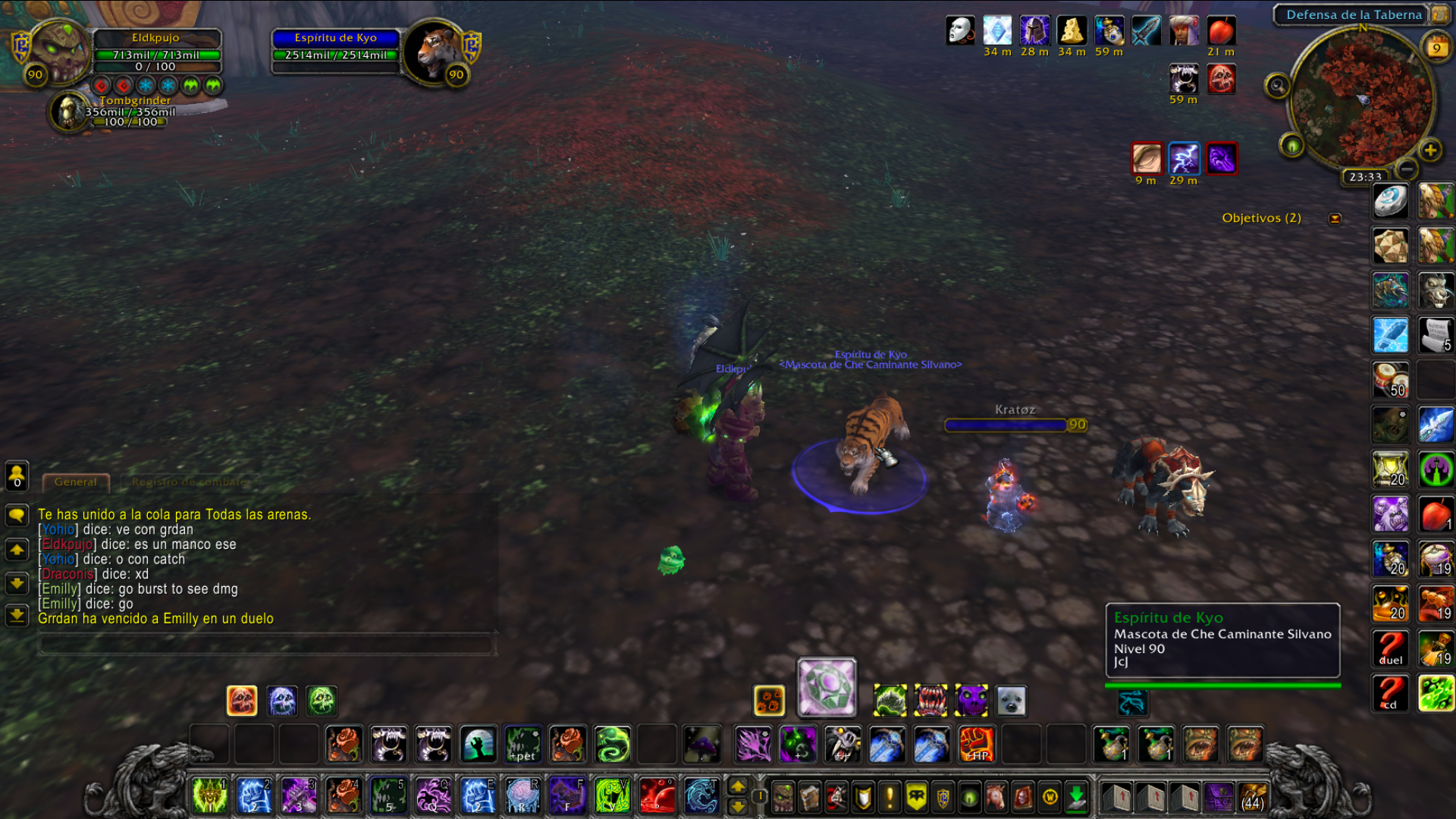Screen dimensions: 1456x819
Task: Activate the large extra action gem button
Action: pyautogui.click(x=827, y=687)
